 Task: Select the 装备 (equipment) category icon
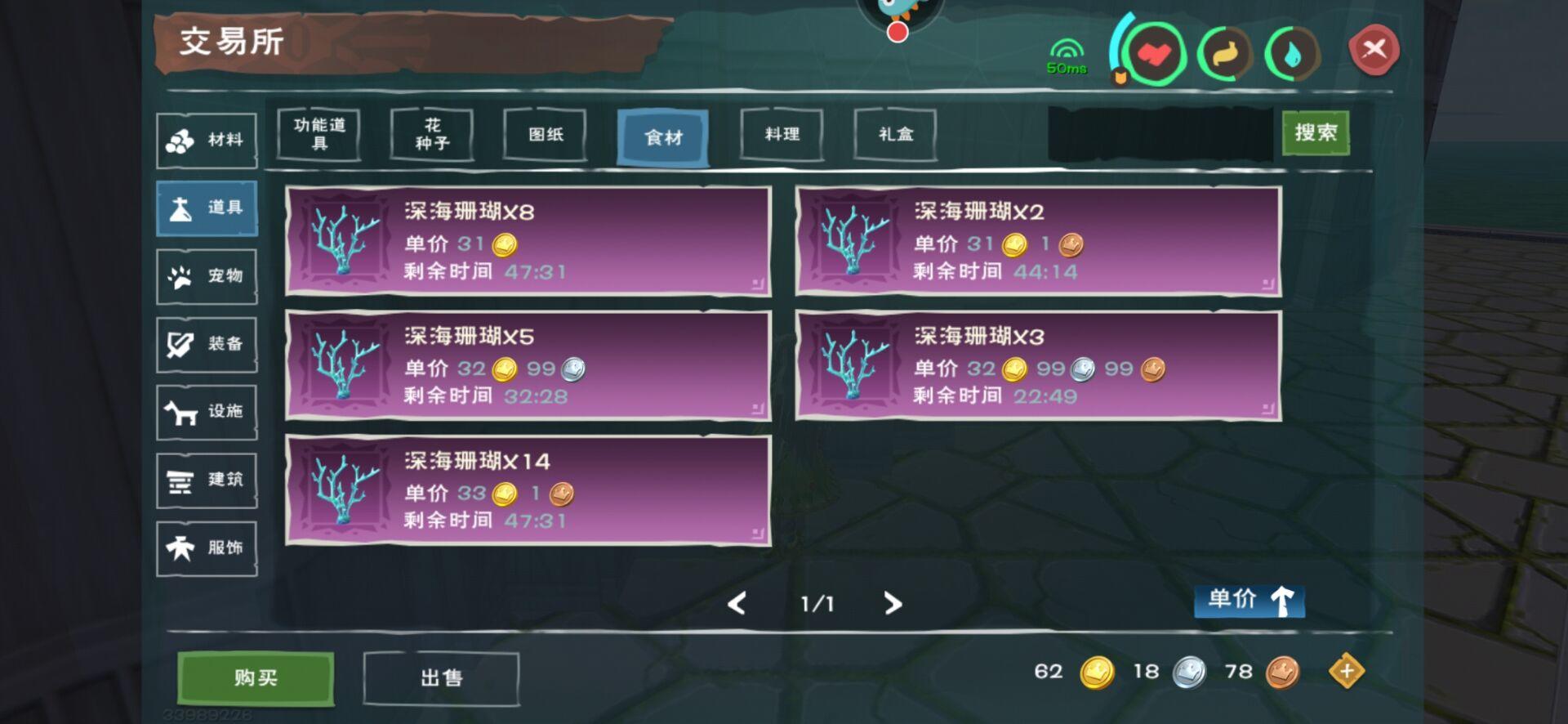[x=206, y=343]
